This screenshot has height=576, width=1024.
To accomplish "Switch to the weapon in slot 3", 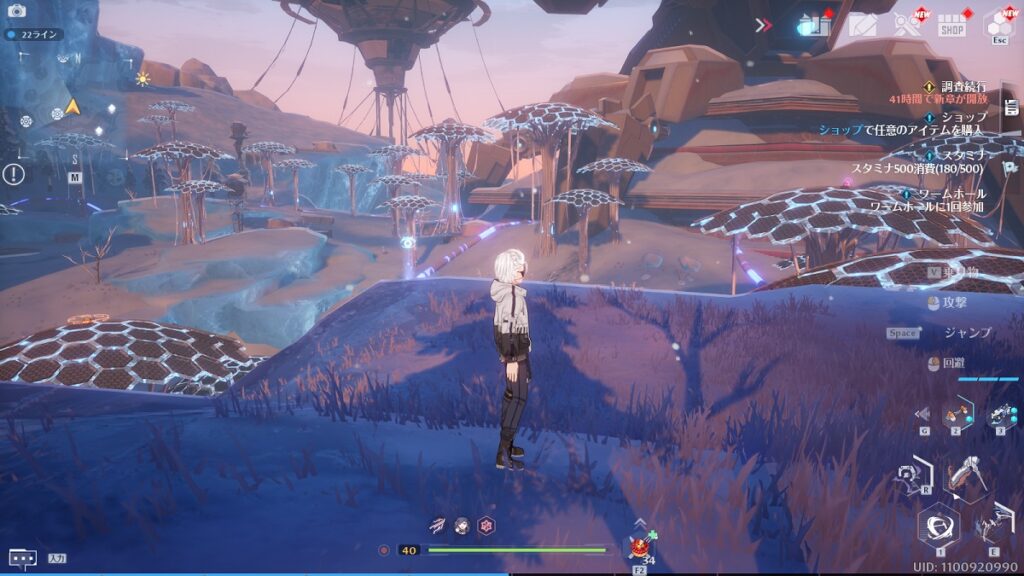I will [x=1001, y=414].
